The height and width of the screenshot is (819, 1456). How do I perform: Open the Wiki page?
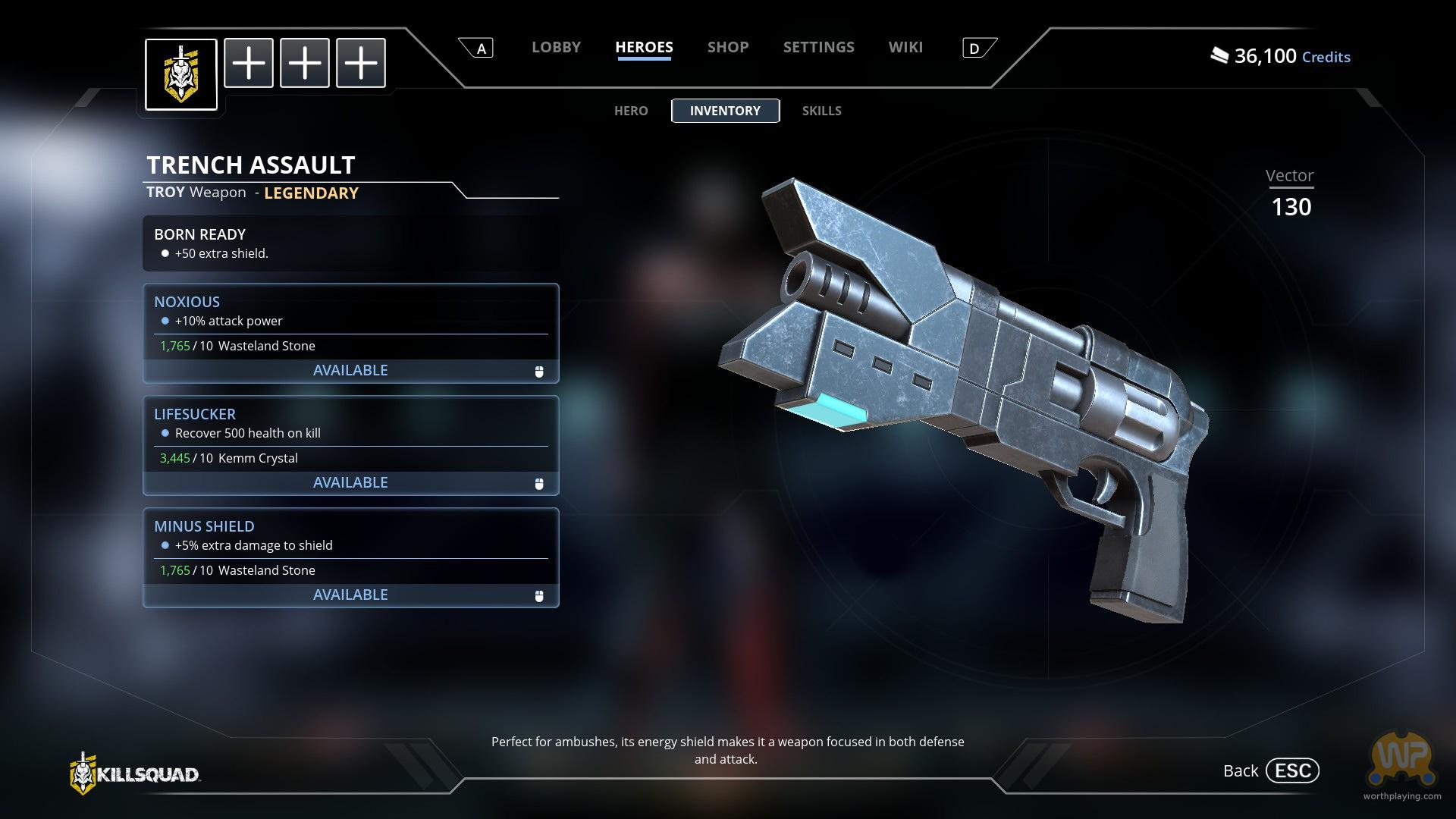point(905,47)
